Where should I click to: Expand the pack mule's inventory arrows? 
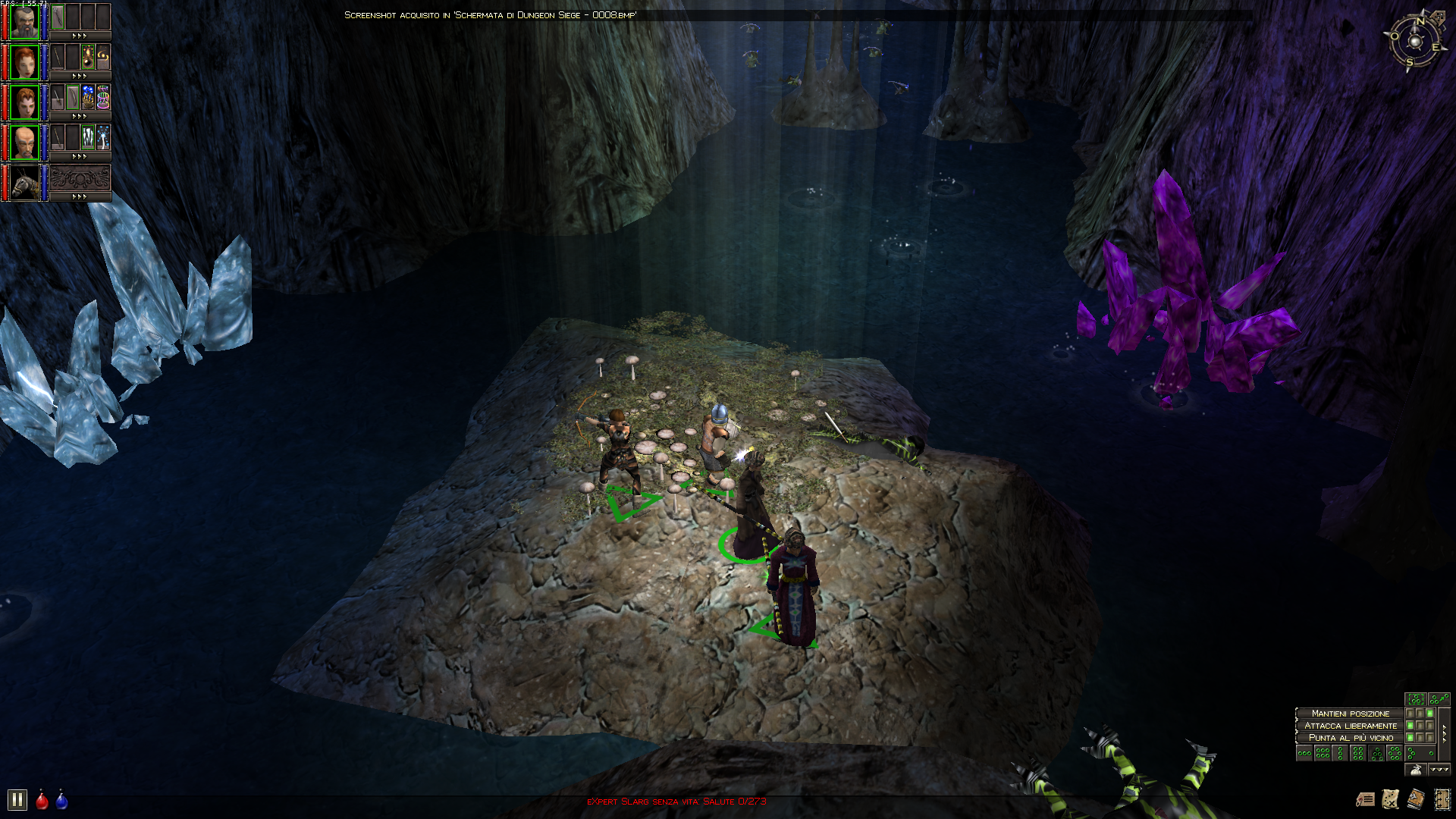80,197
